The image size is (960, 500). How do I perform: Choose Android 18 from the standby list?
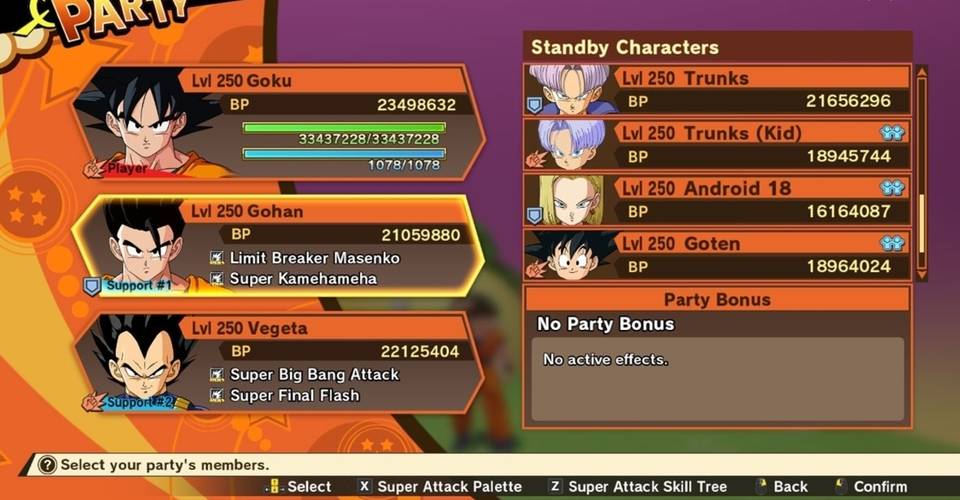pos(718,200)
